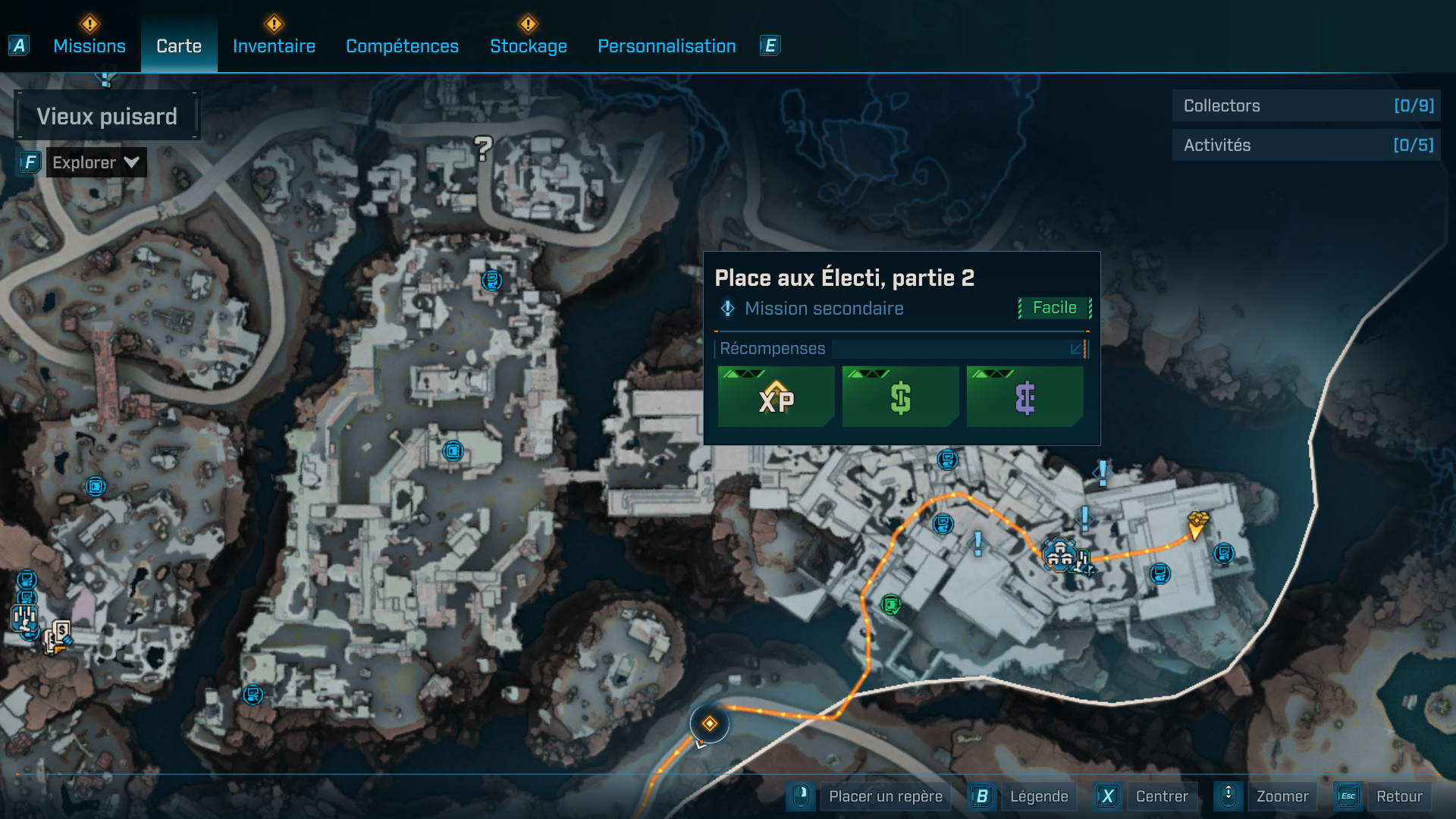
Task: Expand the Explorer dropdown
Action: (96, 162)
